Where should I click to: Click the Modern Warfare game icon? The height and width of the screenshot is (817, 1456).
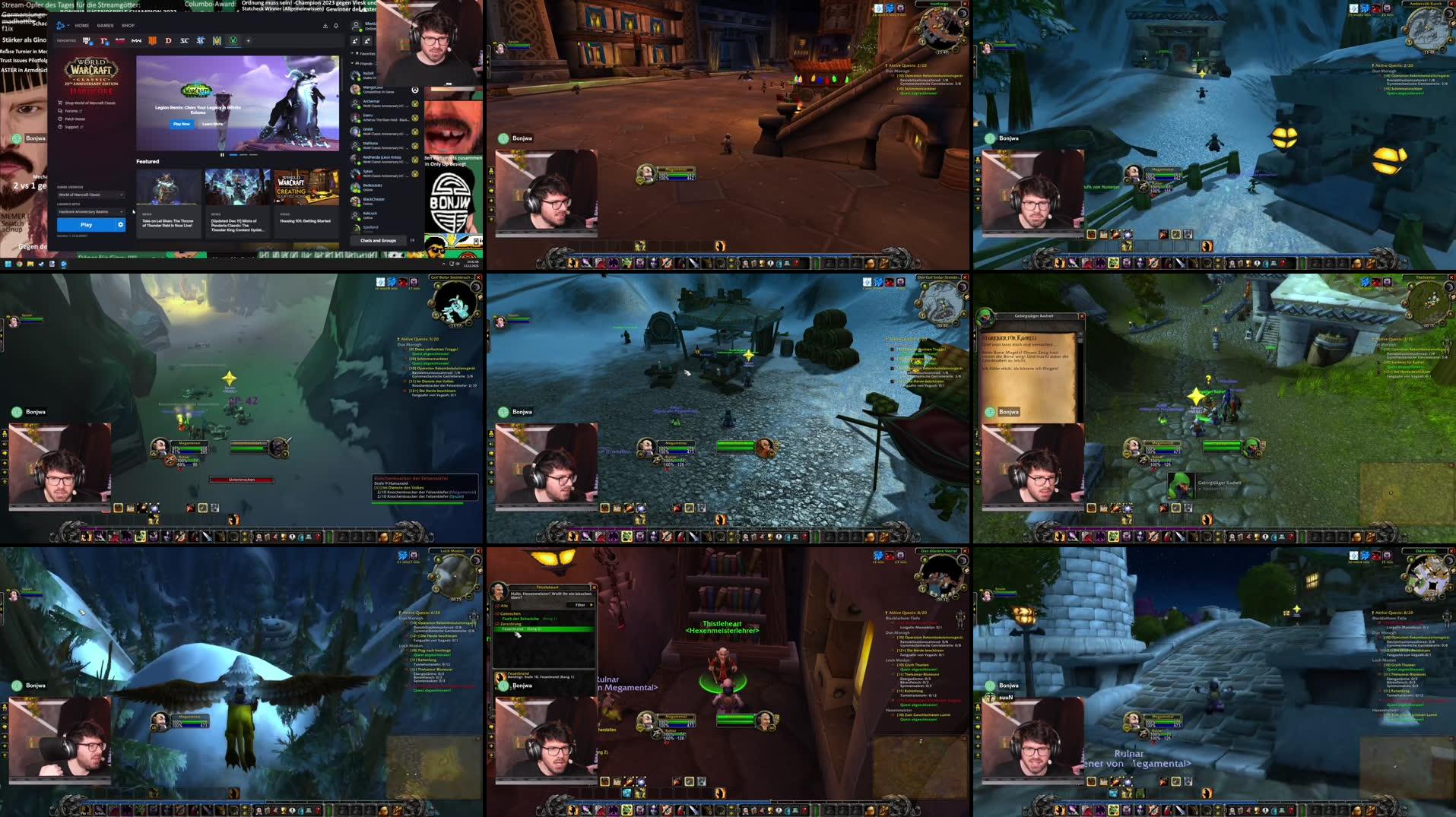tap(138, 41)
